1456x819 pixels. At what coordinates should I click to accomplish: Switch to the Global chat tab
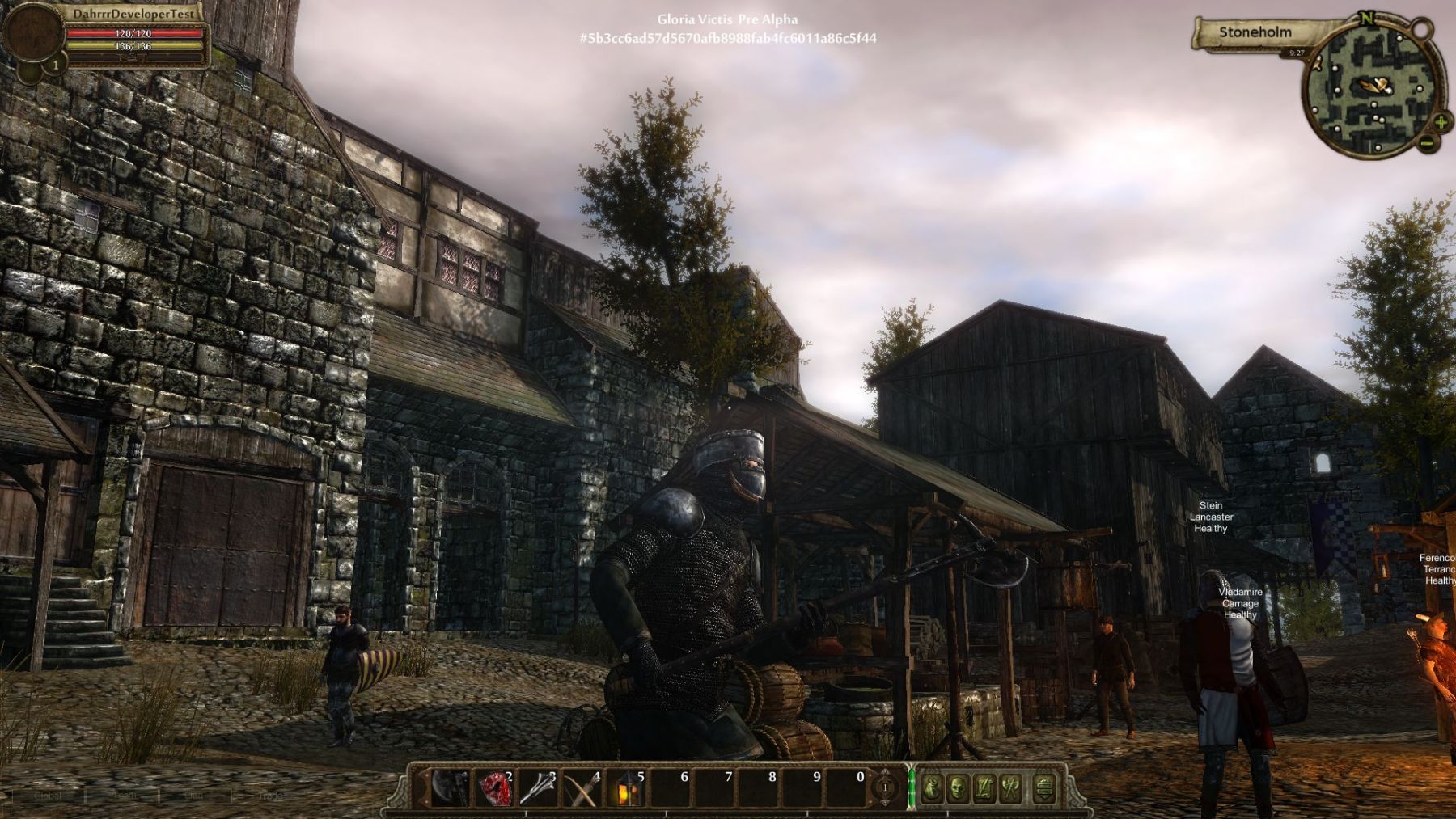[x=48, y=796]
